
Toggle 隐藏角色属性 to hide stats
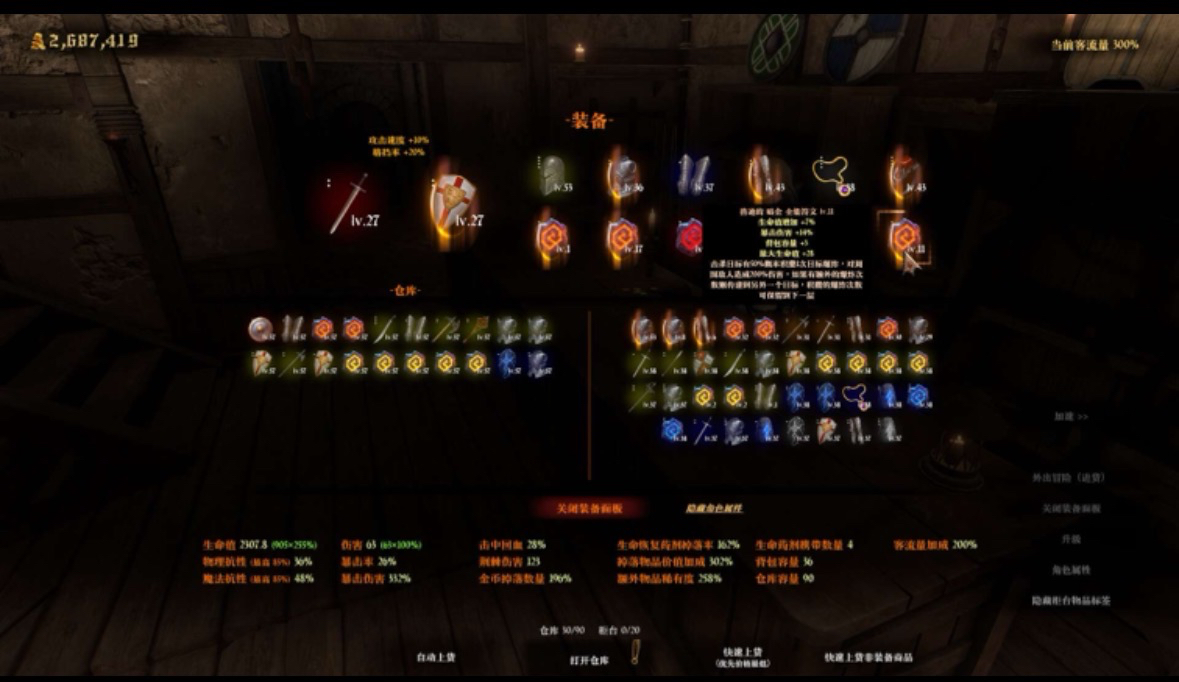(713, 508)
